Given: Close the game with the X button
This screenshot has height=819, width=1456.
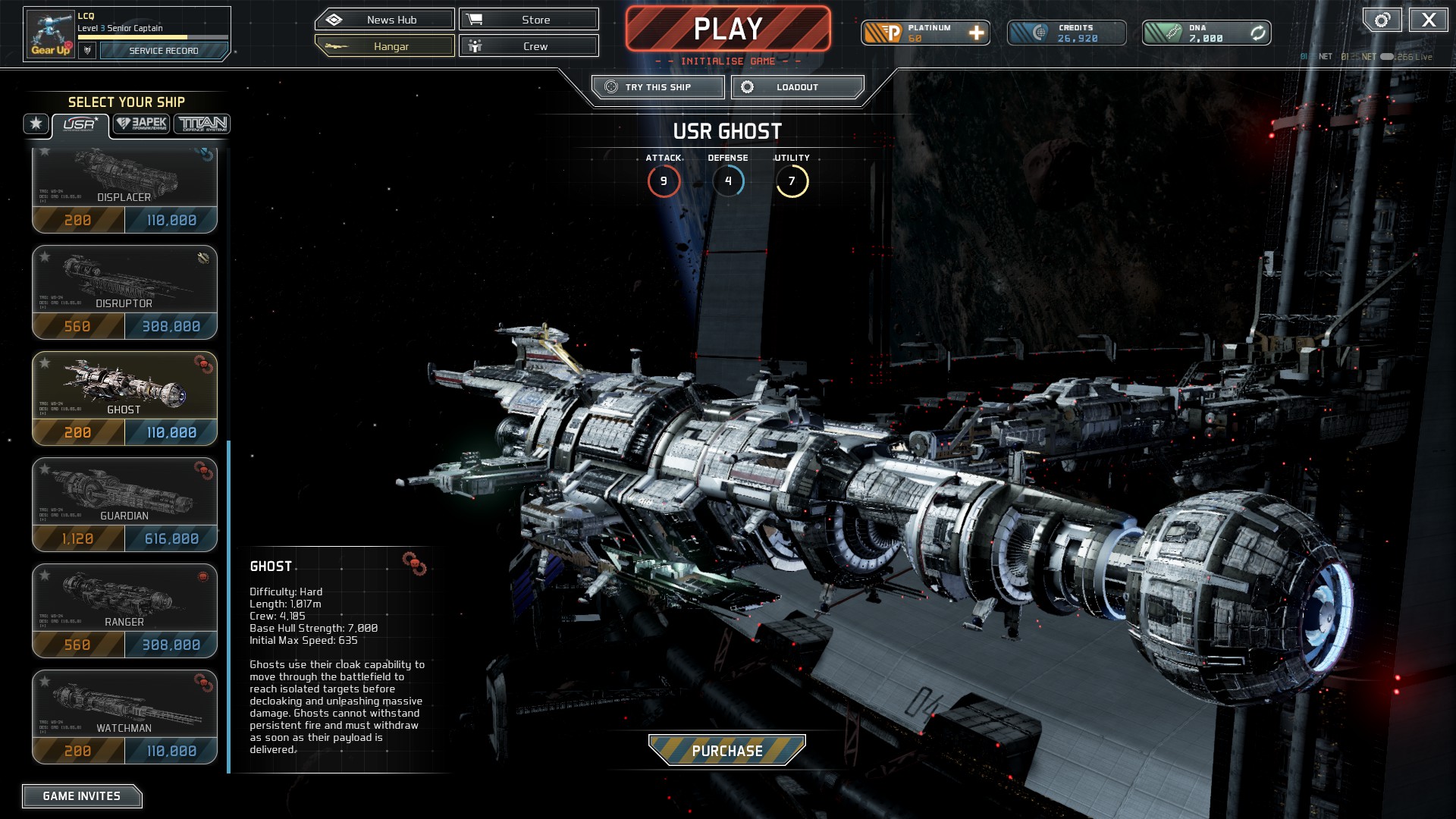Looking at the screenshot, I should click(1428, 20).
